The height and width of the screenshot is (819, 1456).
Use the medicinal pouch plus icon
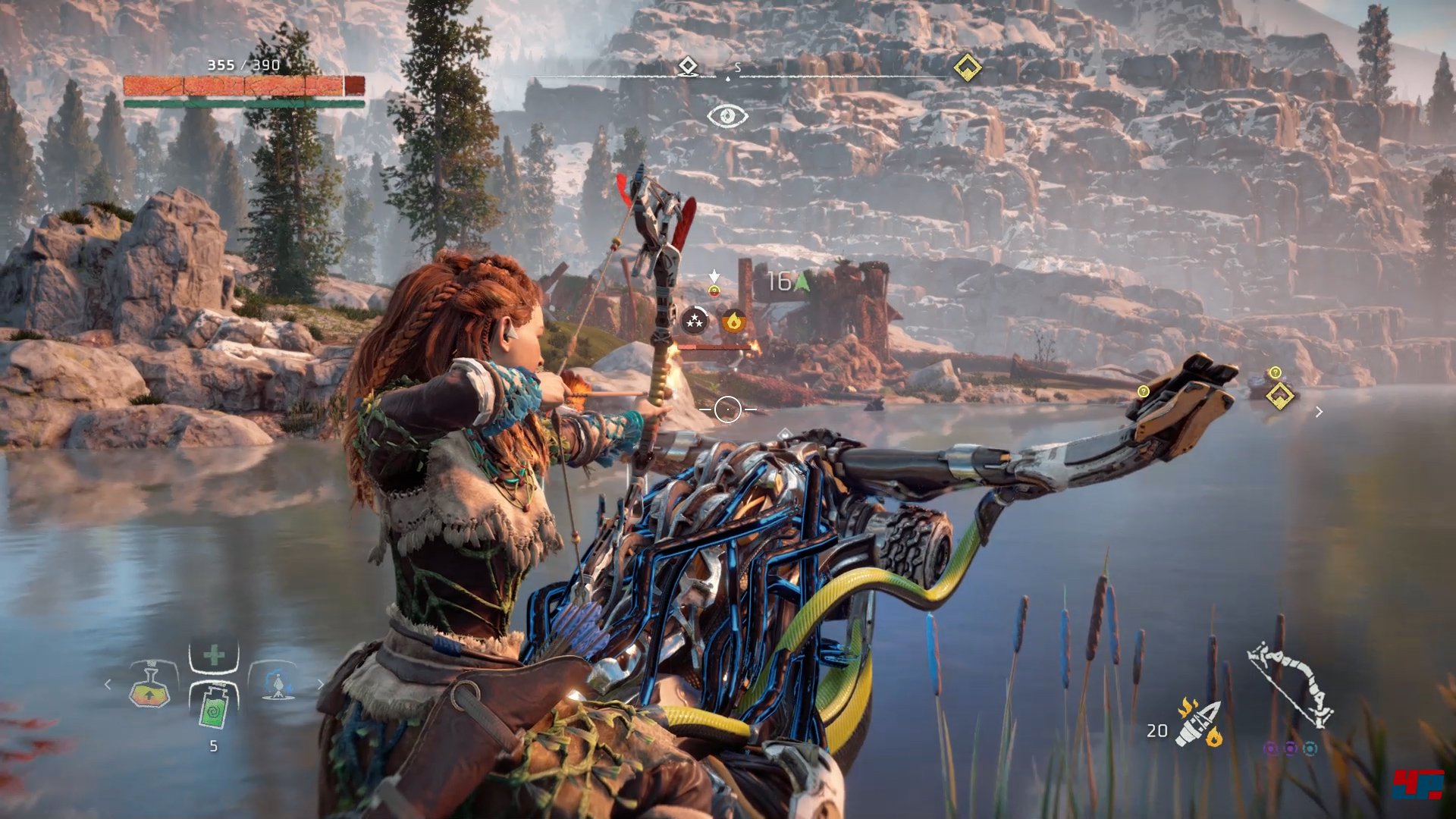(214, 657)
